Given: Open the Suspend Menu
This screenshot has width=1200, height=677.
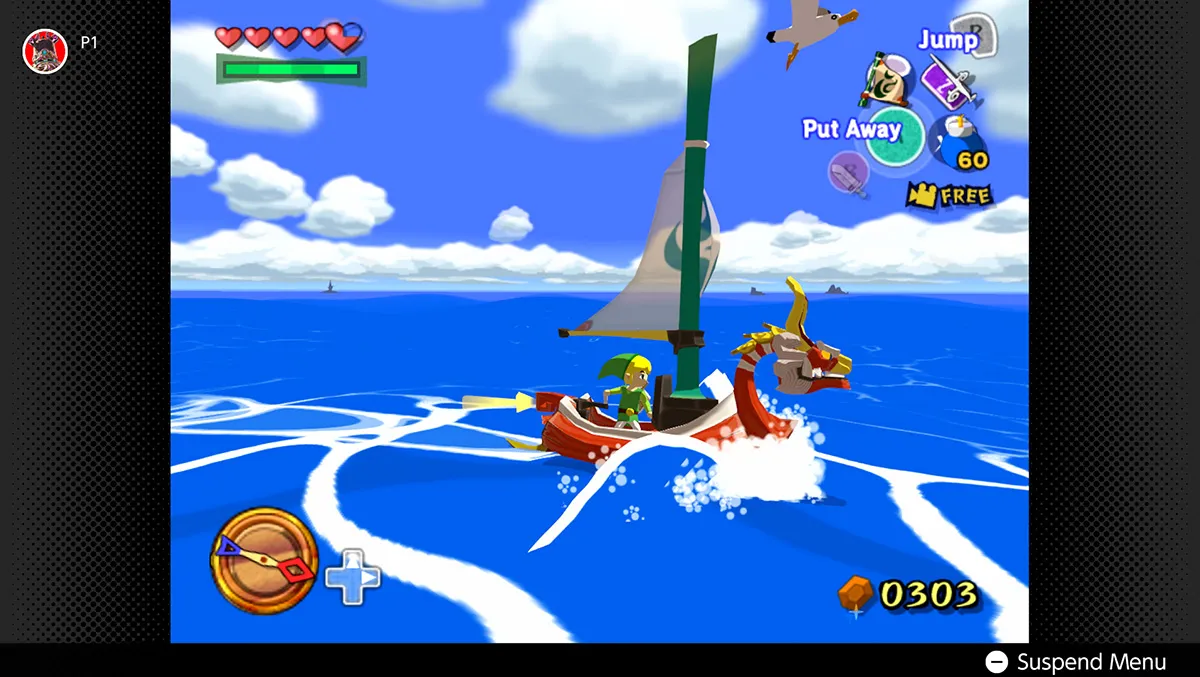Looking at the screenshot, I should tap(1076, 662).
